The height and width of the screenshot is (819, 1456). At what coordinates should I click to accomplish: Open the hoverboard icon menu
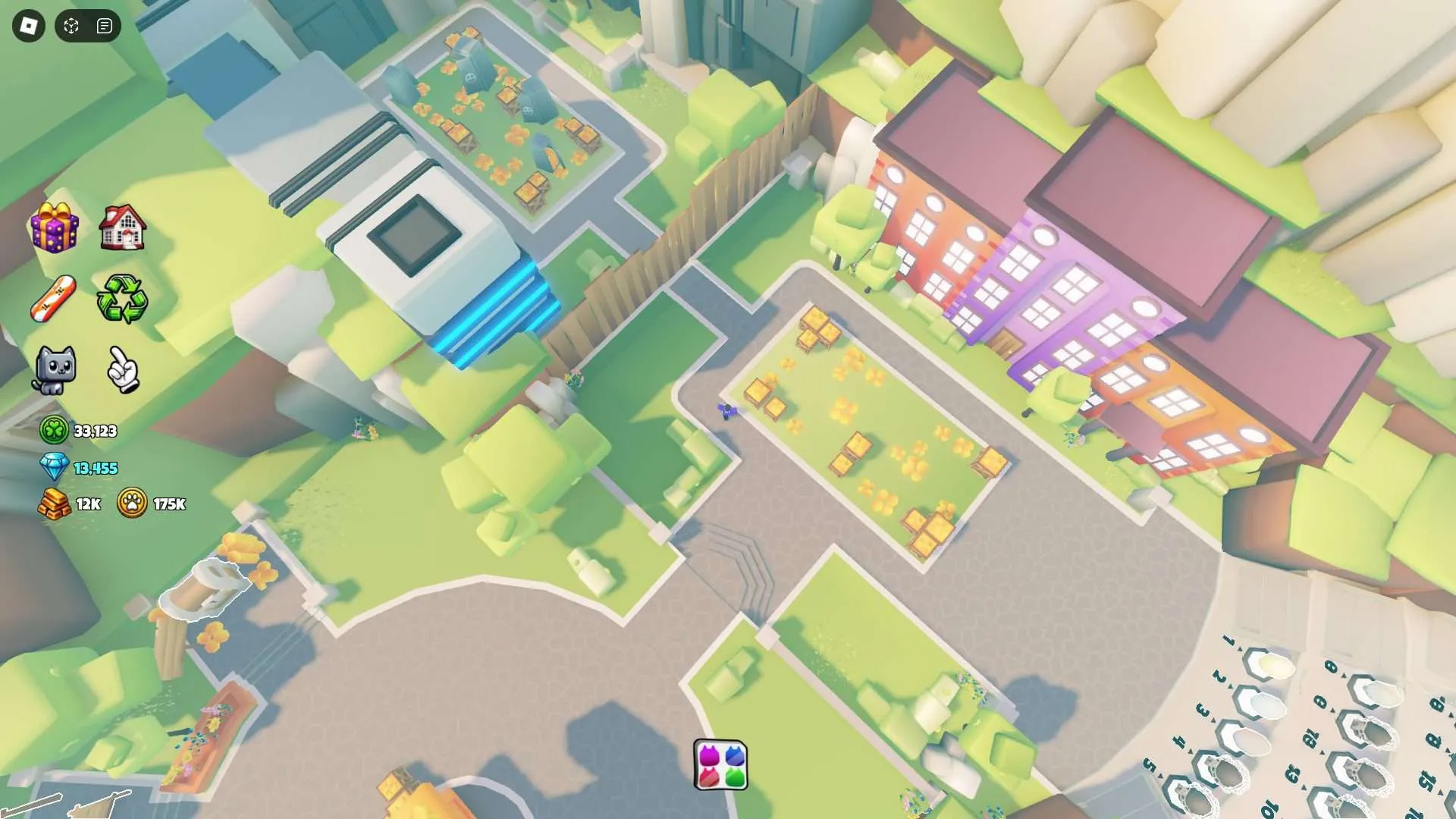pyautogui.click(x=54, y=299)
